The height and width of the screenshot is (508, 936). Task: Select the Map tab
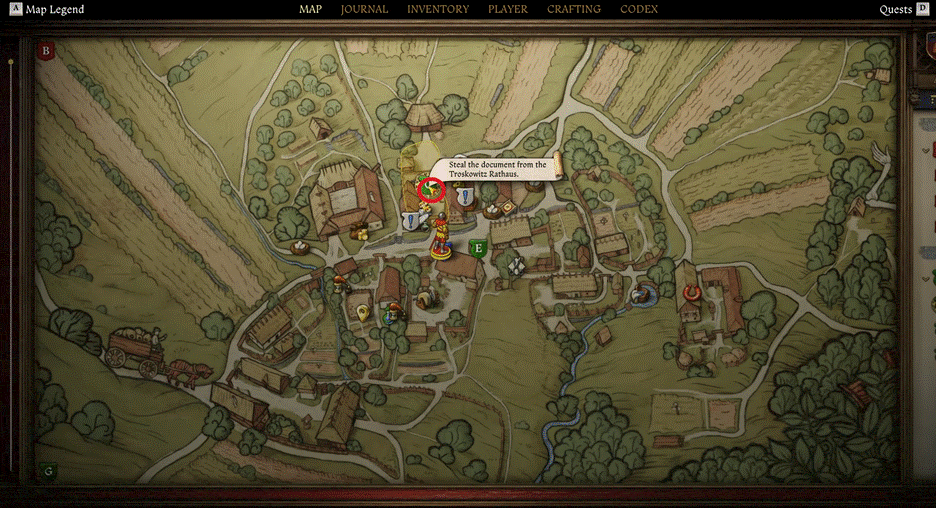pyautogui.click(x=310, y=9)
